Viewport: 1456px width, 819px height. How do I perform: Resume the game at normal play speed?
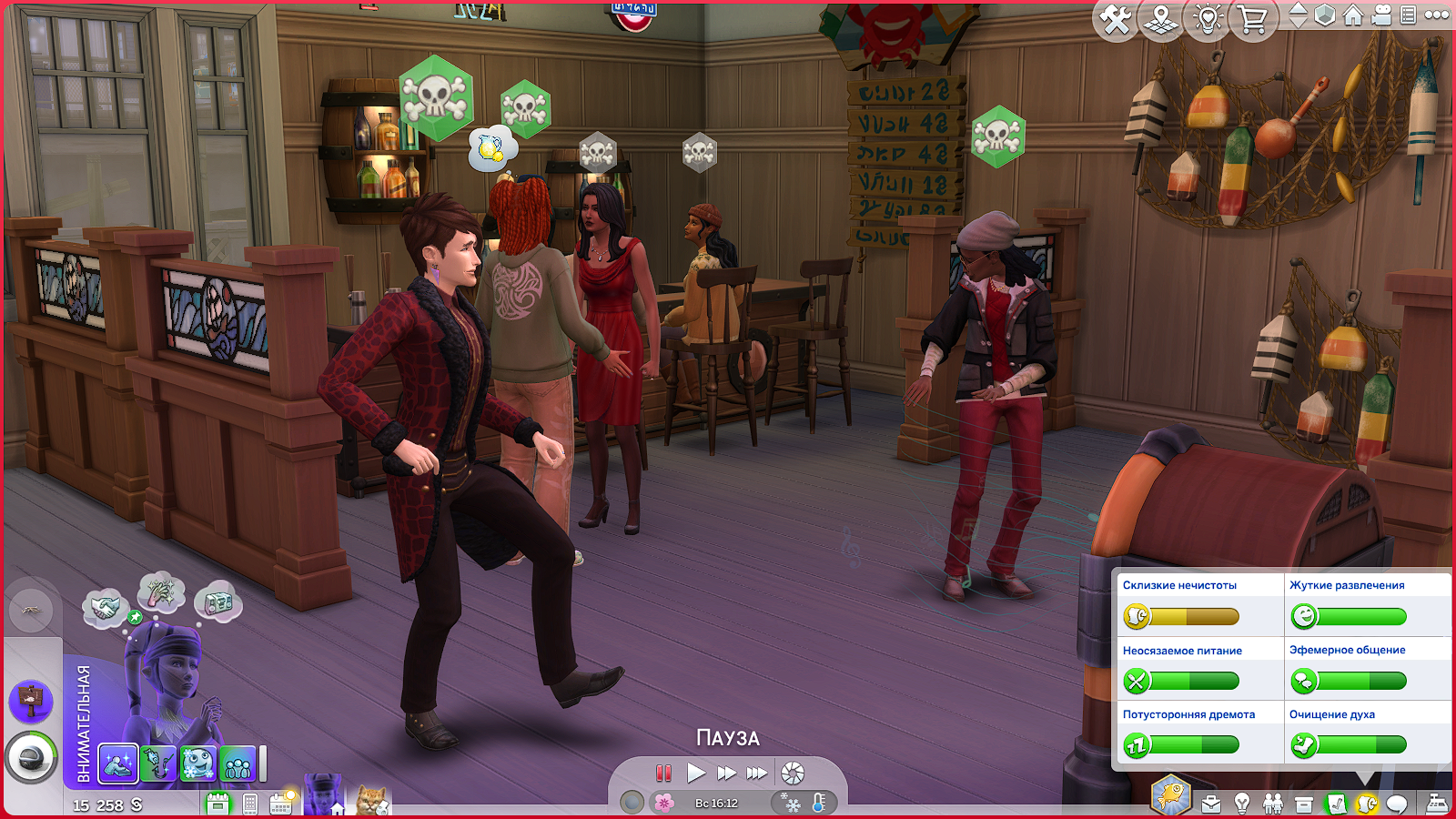[696, 773]
